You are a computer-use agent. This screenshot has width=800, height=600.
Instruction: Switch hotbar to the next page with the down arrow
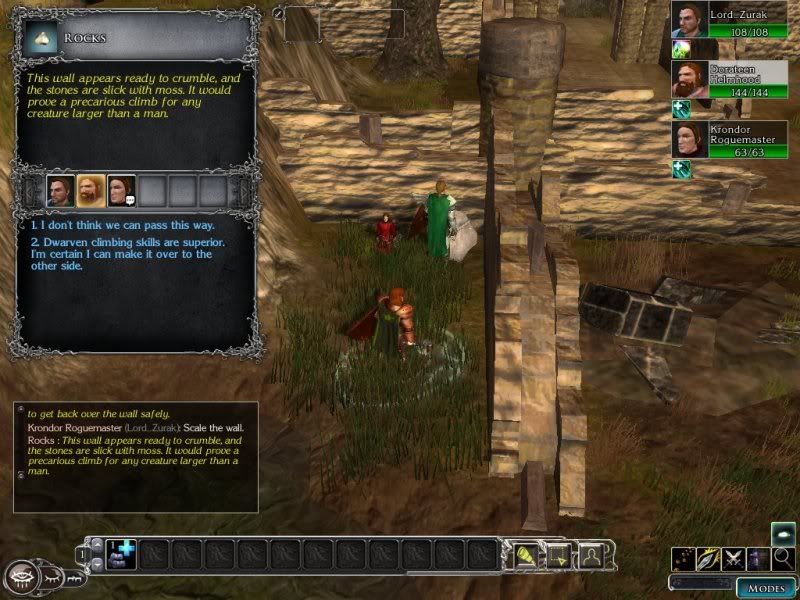point(96,565)
